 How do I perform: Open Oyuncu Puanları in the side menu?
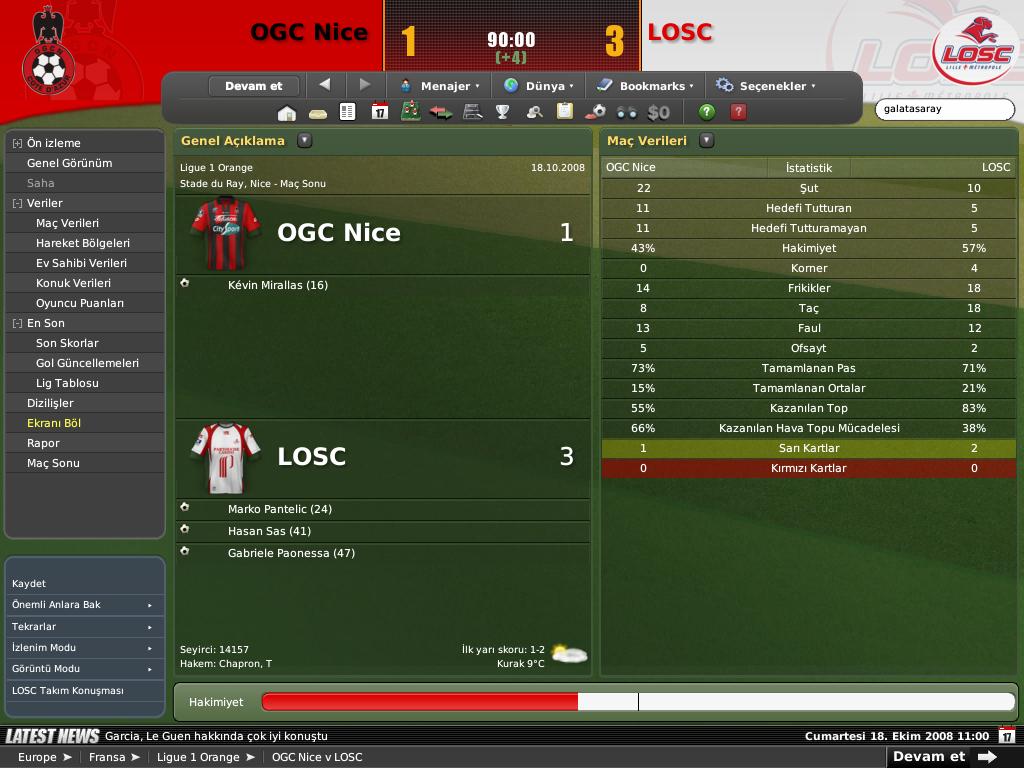(x=80, y=303)
